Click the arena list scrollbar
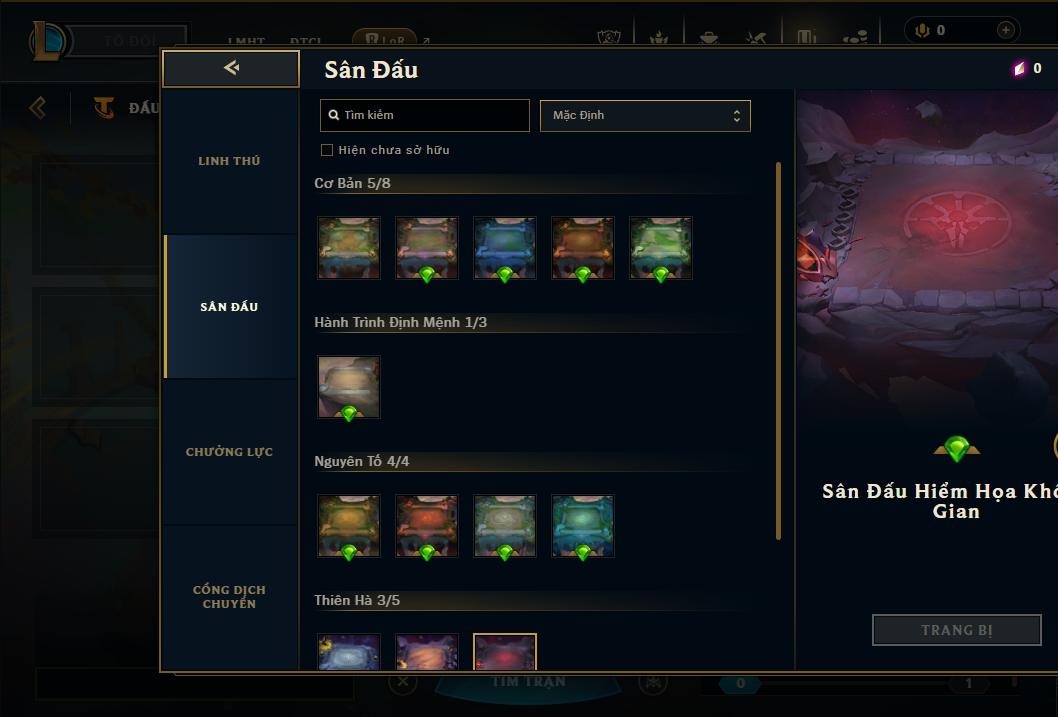This screenshot has height=717, width=1058. [779, 350]
